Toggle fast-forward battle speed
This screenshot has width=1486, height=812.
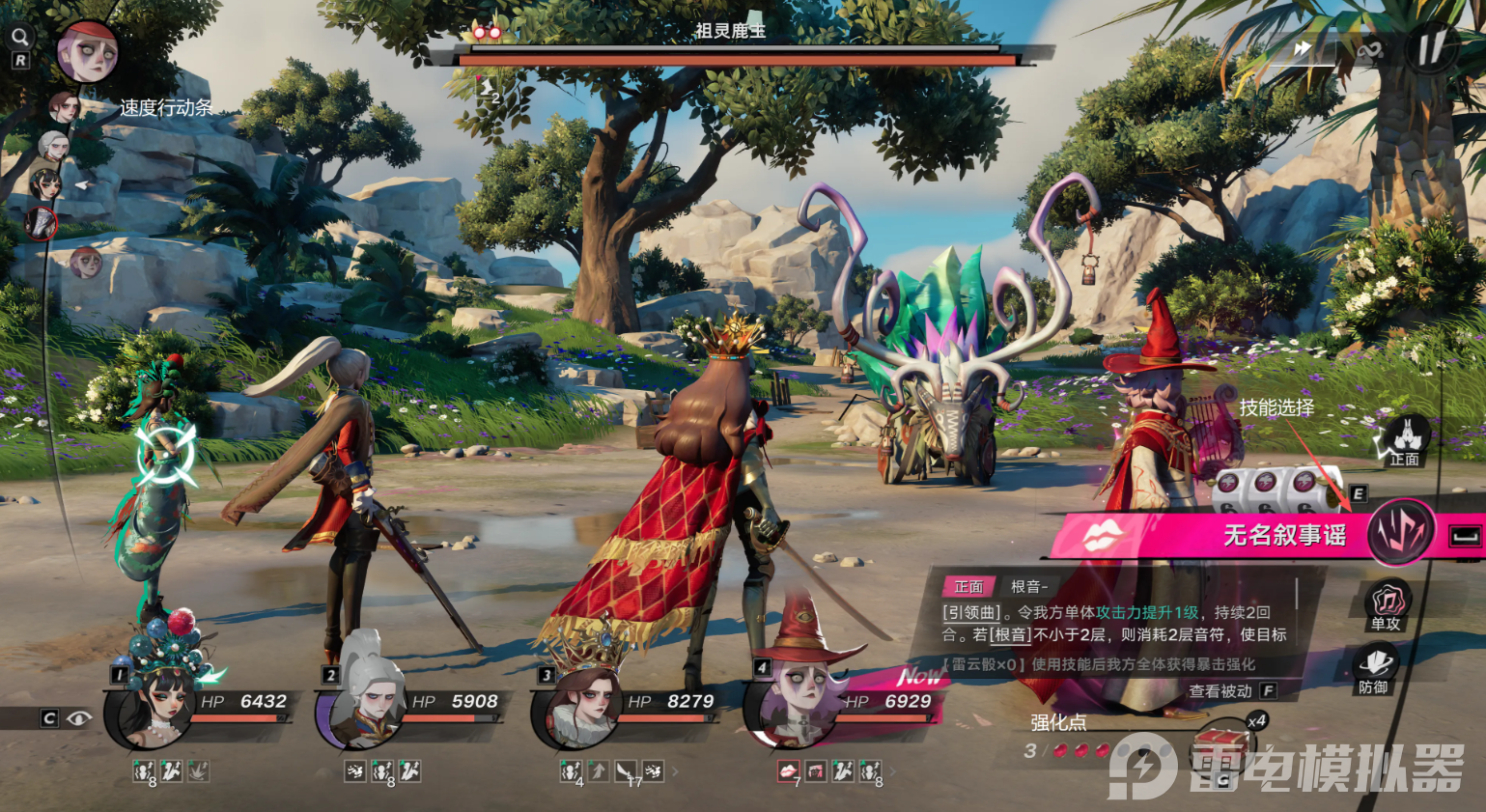point(1304,48)
